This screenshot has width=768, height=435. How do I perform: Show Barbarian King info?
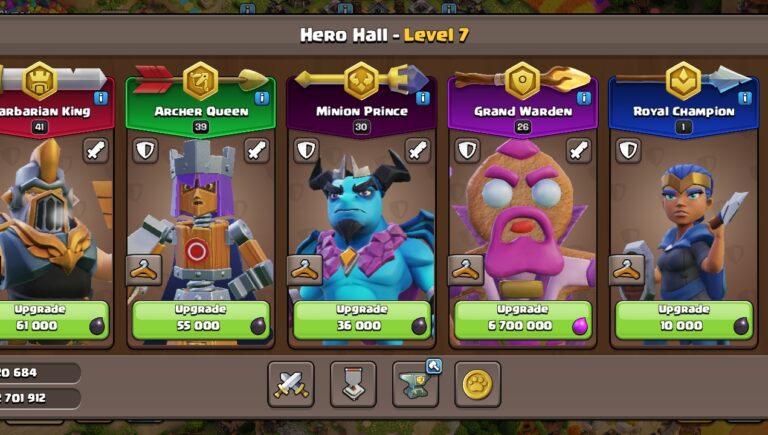(x=101, y=98)
